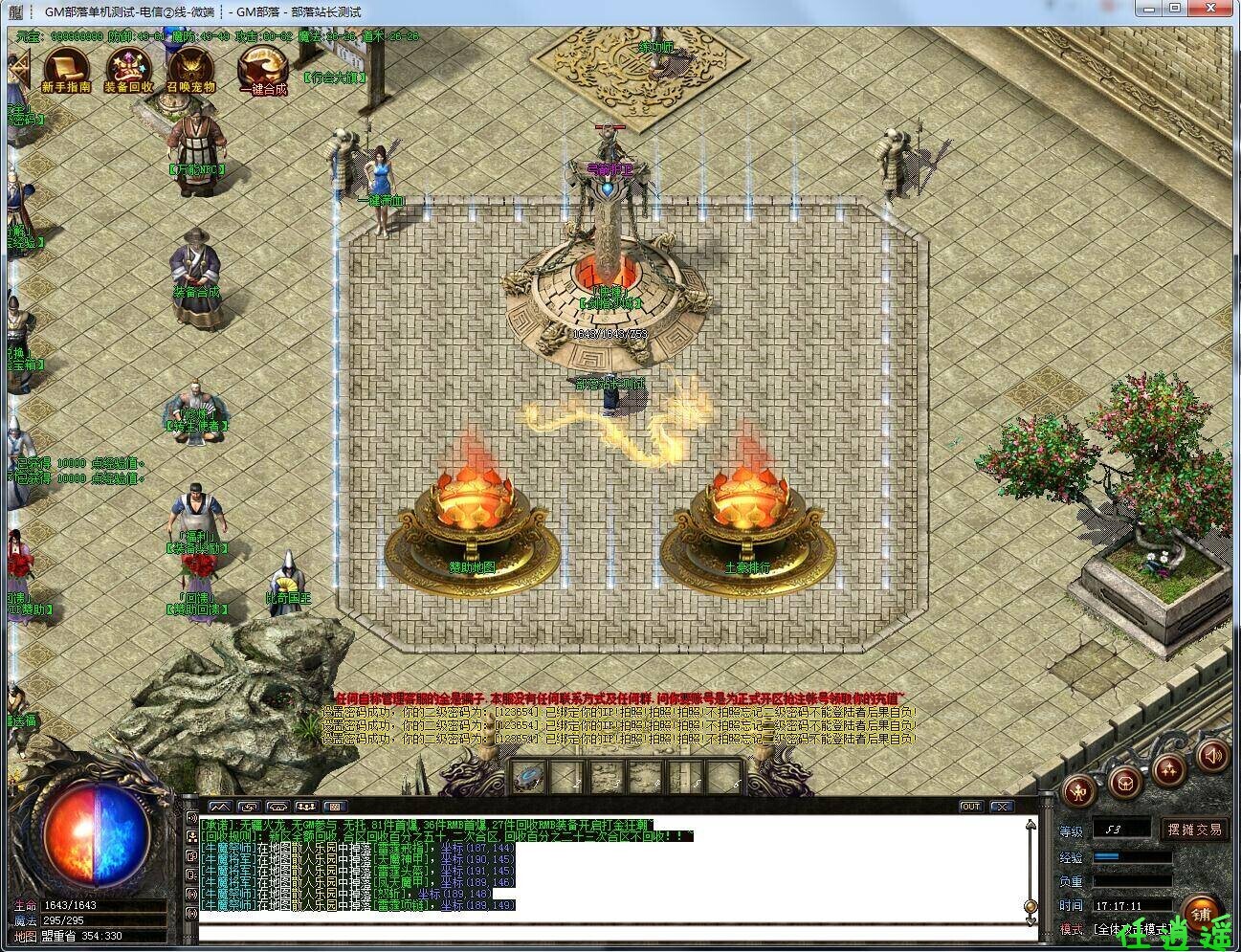This screenshot has height=952, width=1241.
Task: Click the chat scrollbar's round handle
Action: pyautogui.click(x=1030, y=907)
